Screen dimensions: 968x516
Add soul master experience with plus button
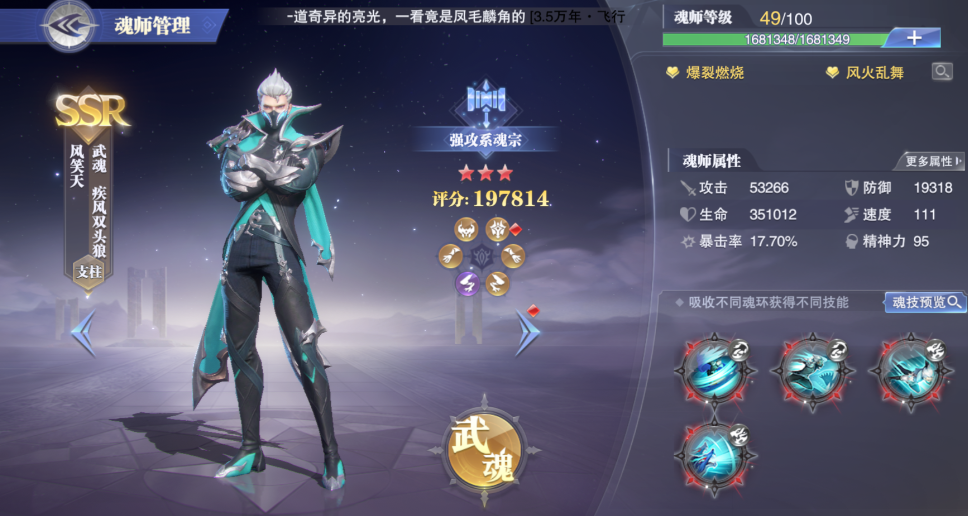914,38
